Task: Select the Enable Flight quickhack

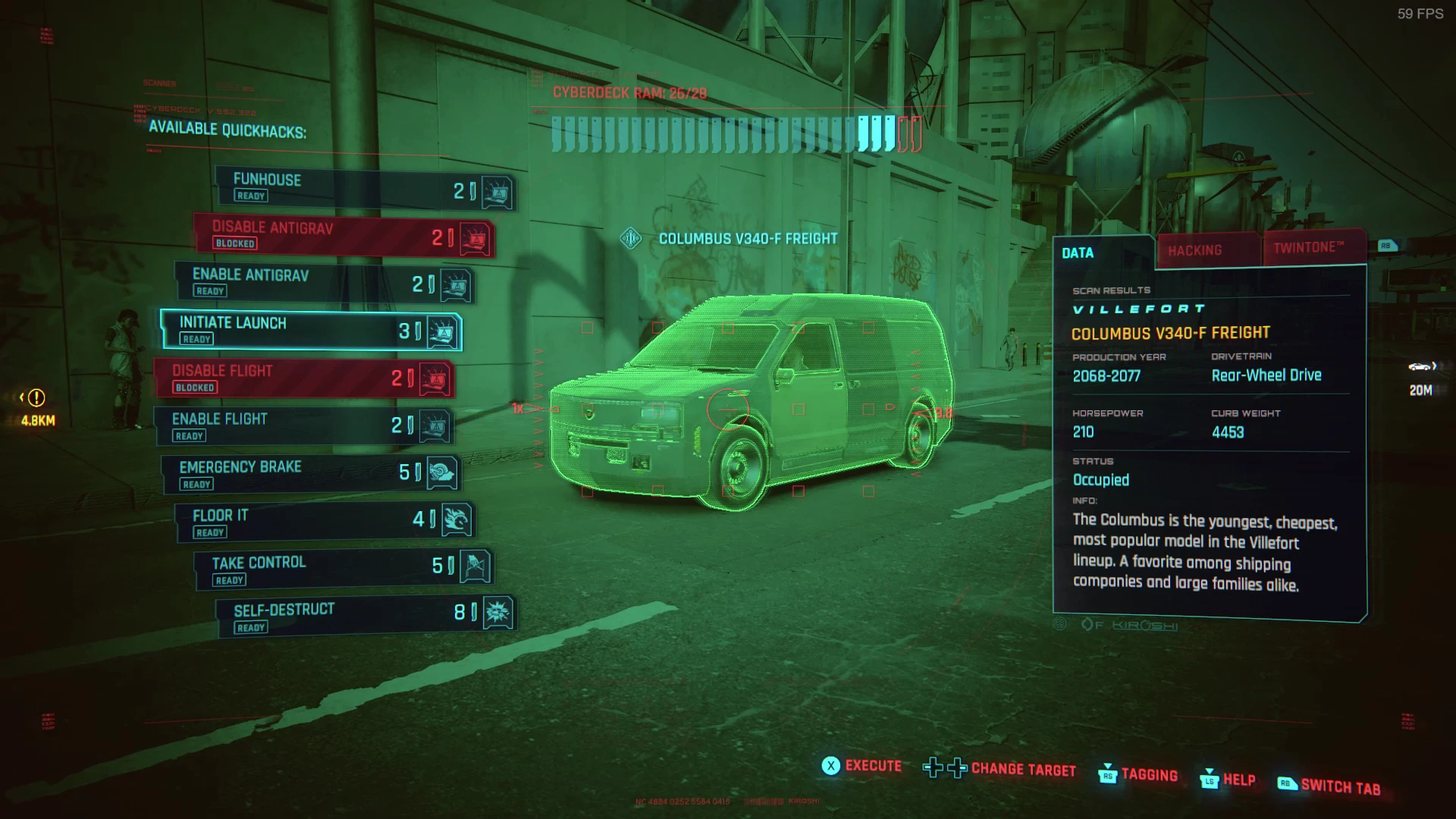Action: tap(303, 426)
